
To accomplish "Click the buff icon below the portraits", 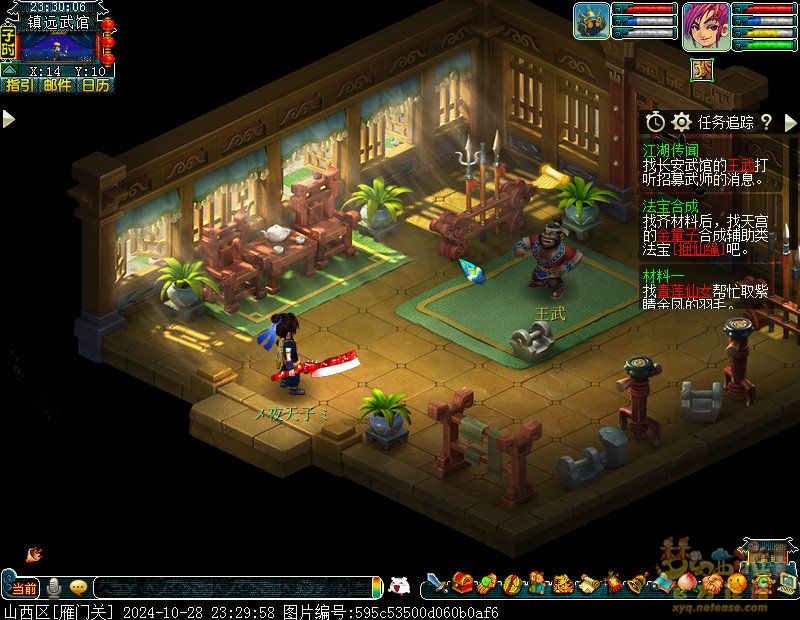I will coord(703,68).
